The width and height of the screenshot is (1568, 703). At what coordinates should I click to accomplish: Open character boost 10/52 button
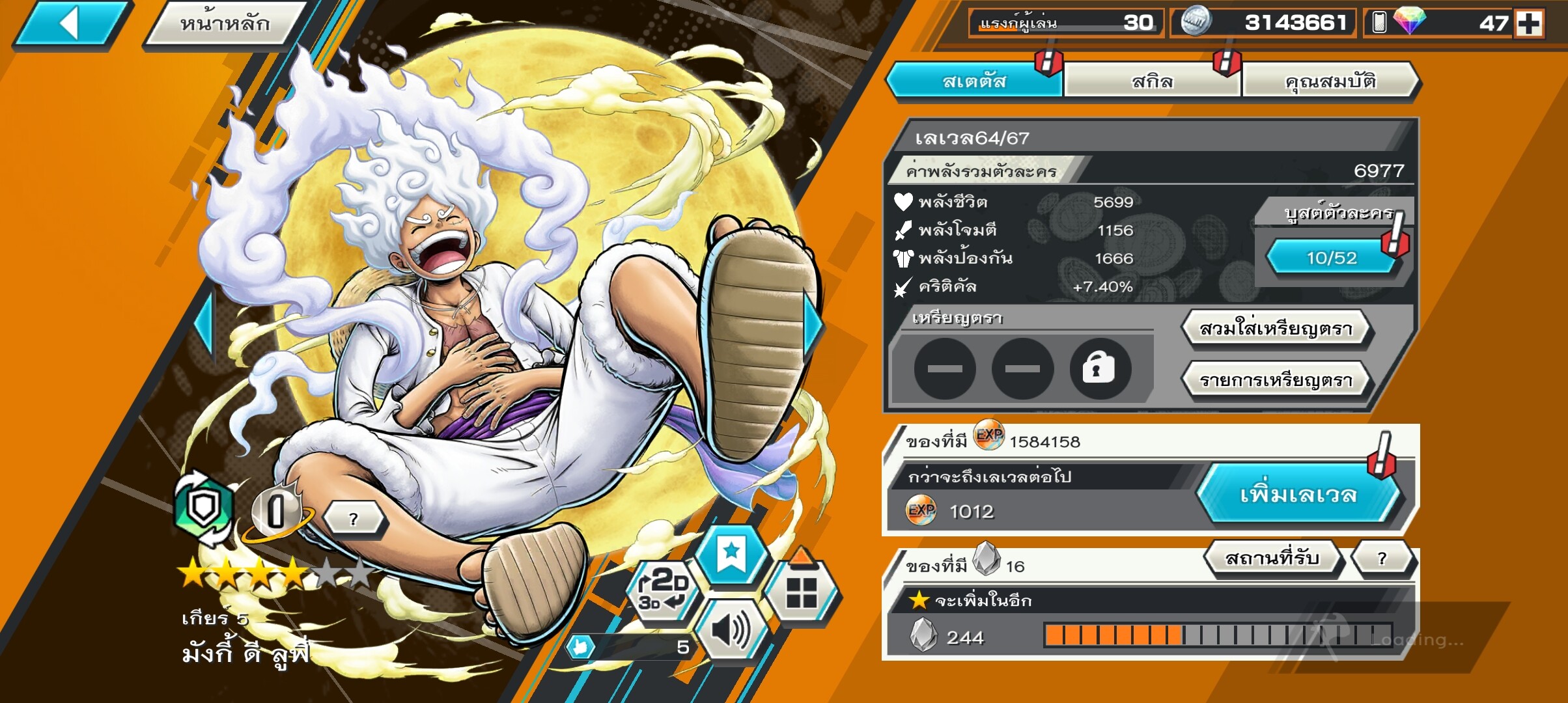(1331, 258)
